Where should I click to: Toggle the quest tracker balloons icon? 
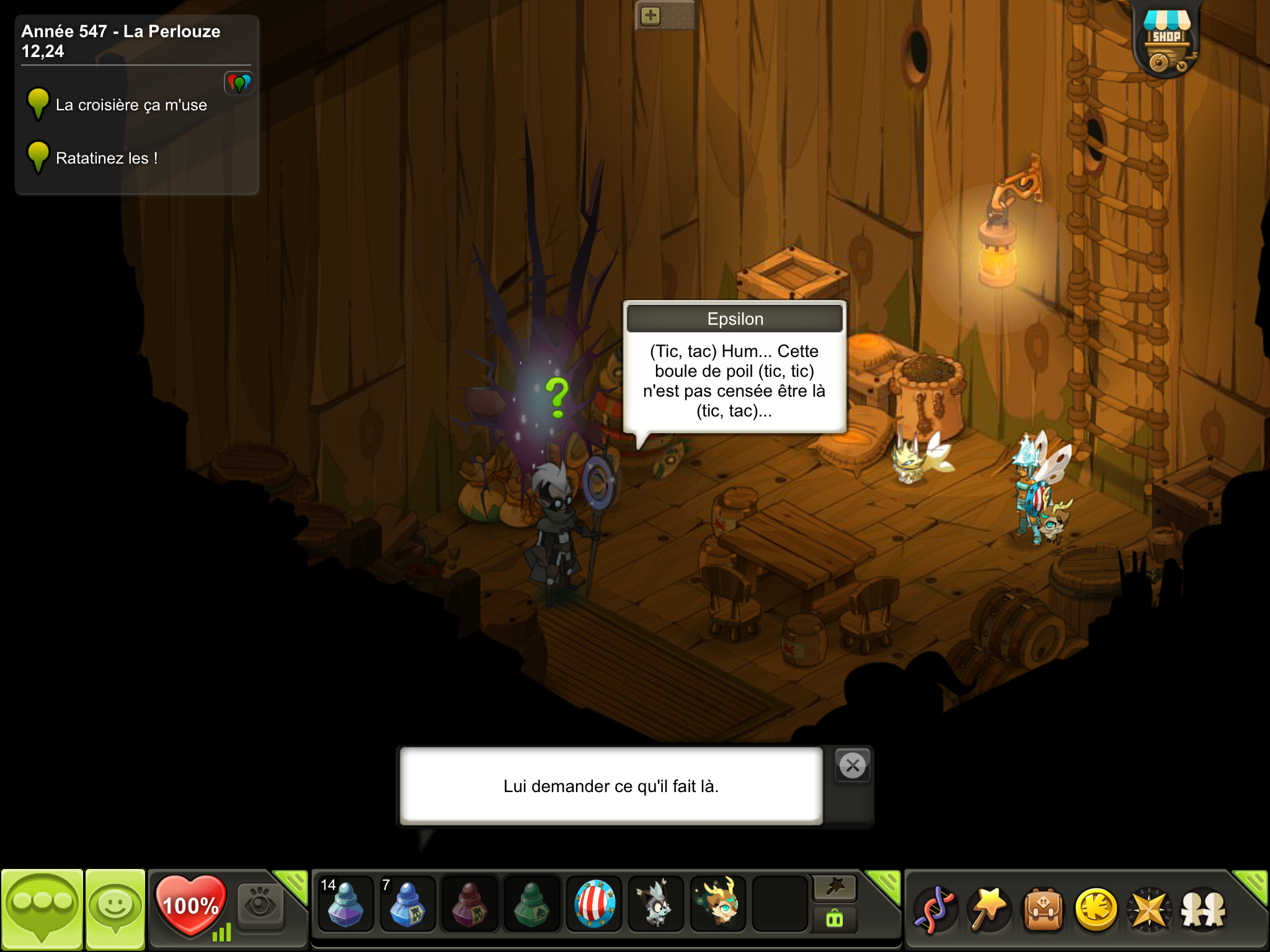239,82
